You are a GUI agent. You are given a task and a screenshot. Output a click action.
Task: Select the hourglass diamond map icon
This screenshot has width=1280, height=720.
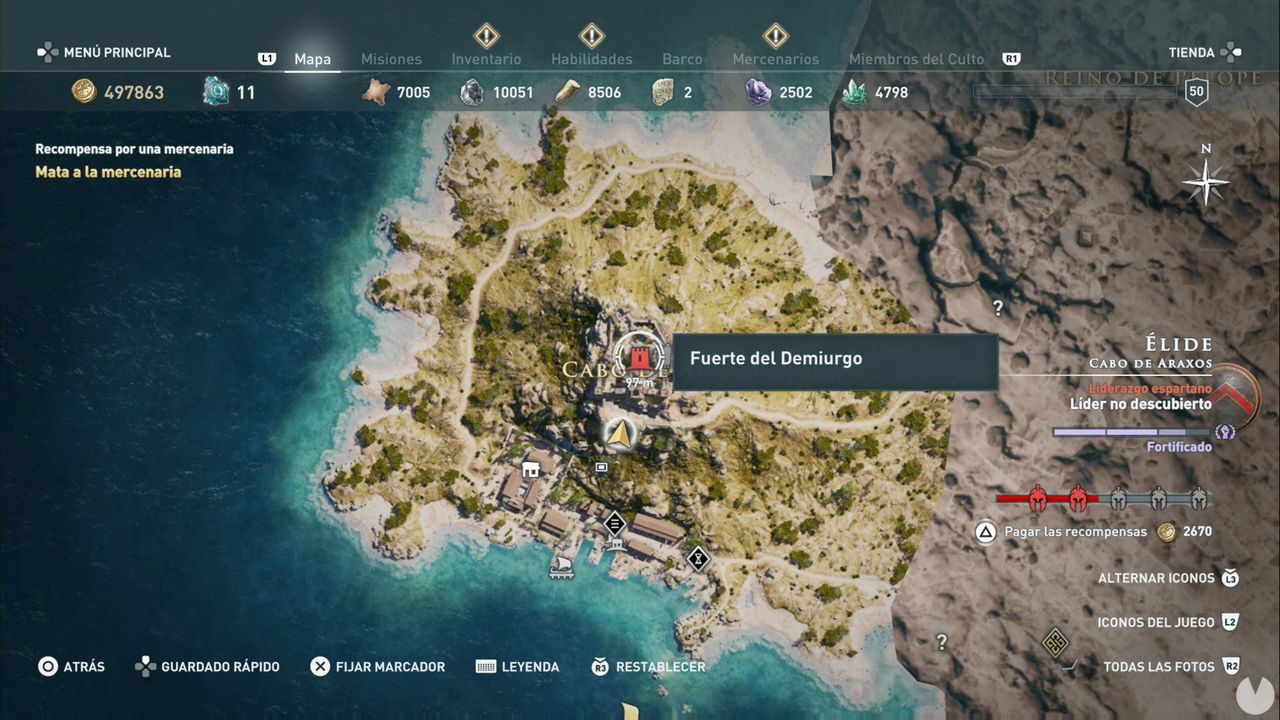pyautogui.click(x=697, y=560)
